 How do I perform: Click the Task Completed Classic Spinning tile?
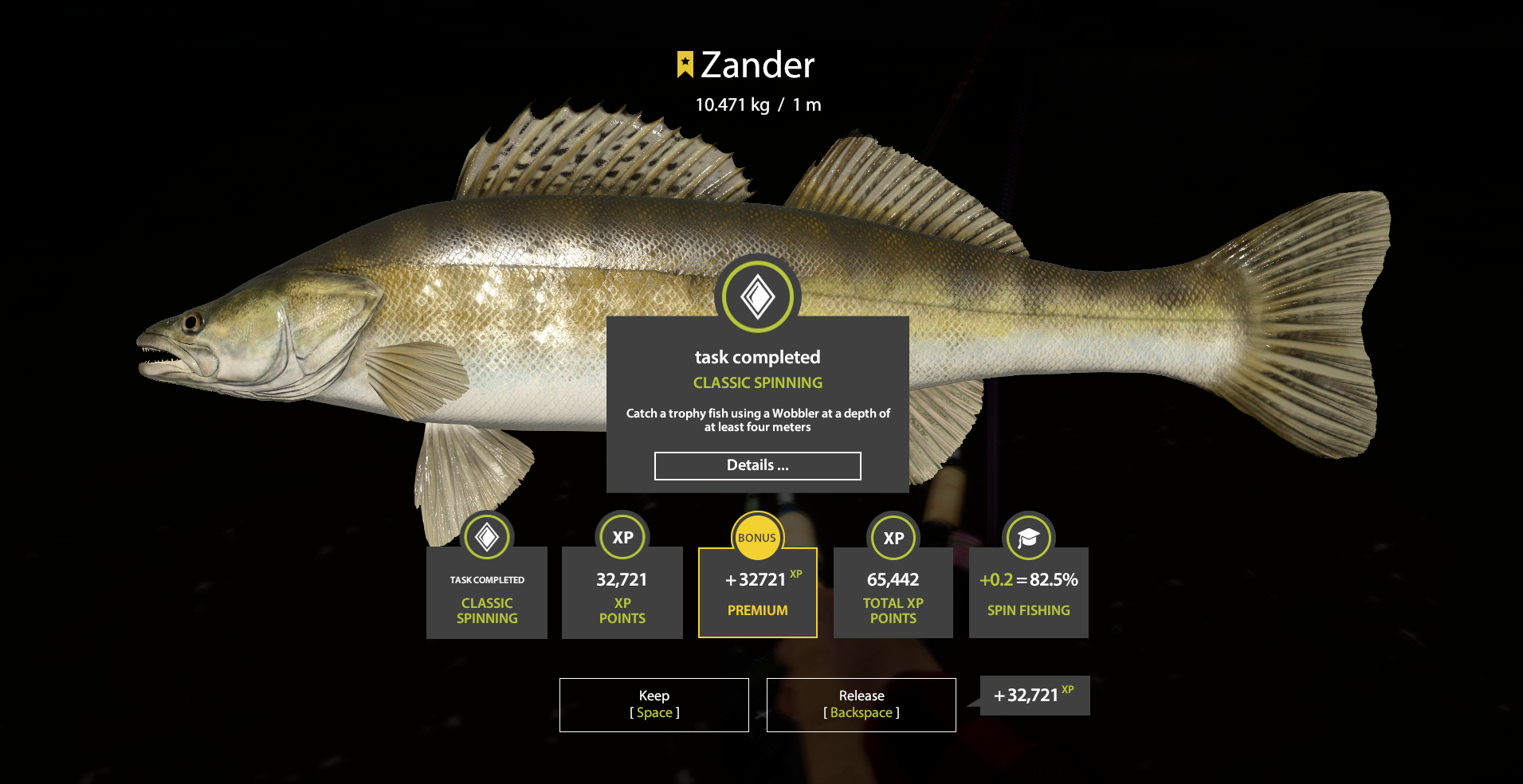click(x=487, y=593)
